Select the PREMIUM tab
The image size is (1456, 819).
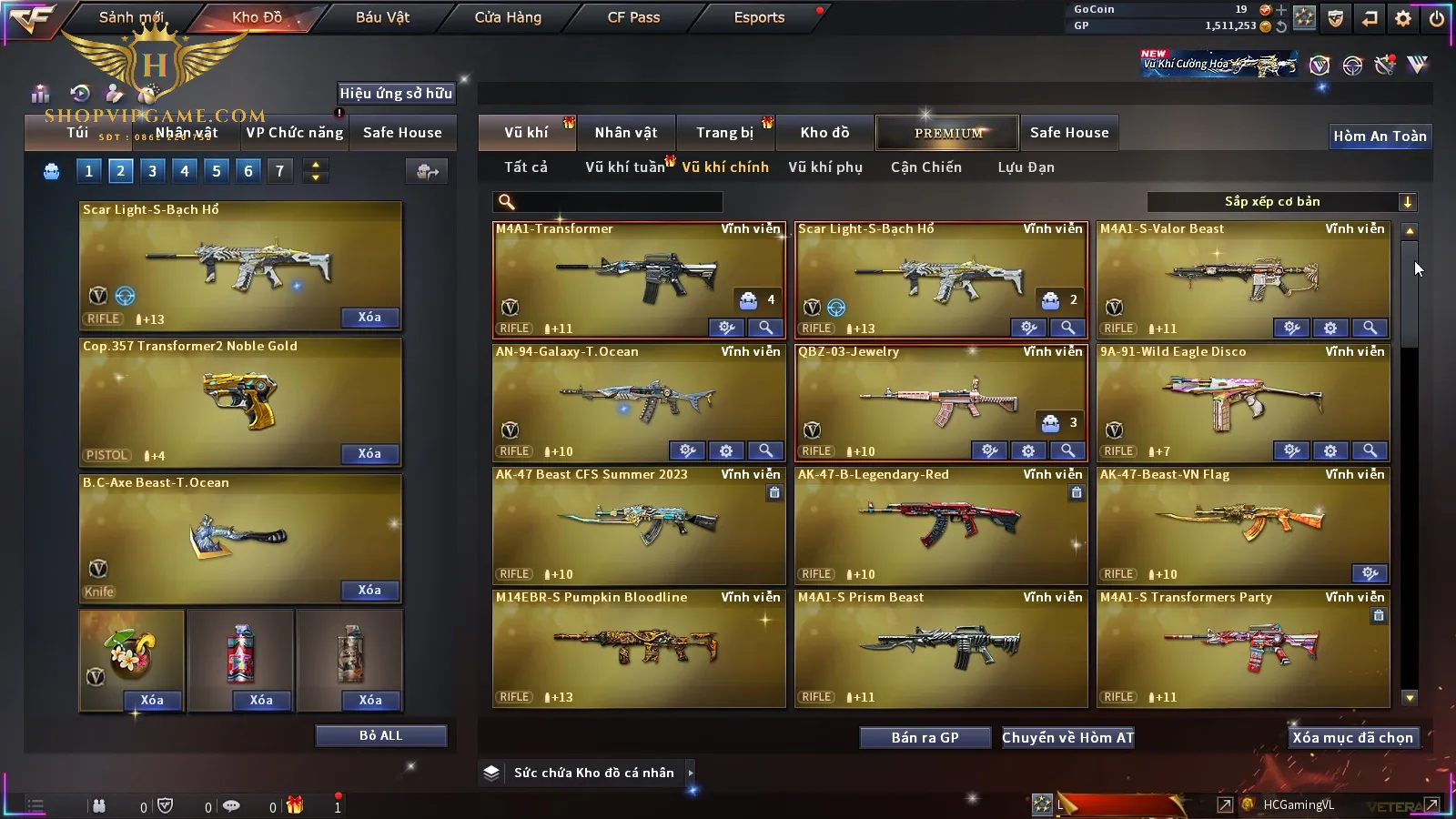pos(948,133)
